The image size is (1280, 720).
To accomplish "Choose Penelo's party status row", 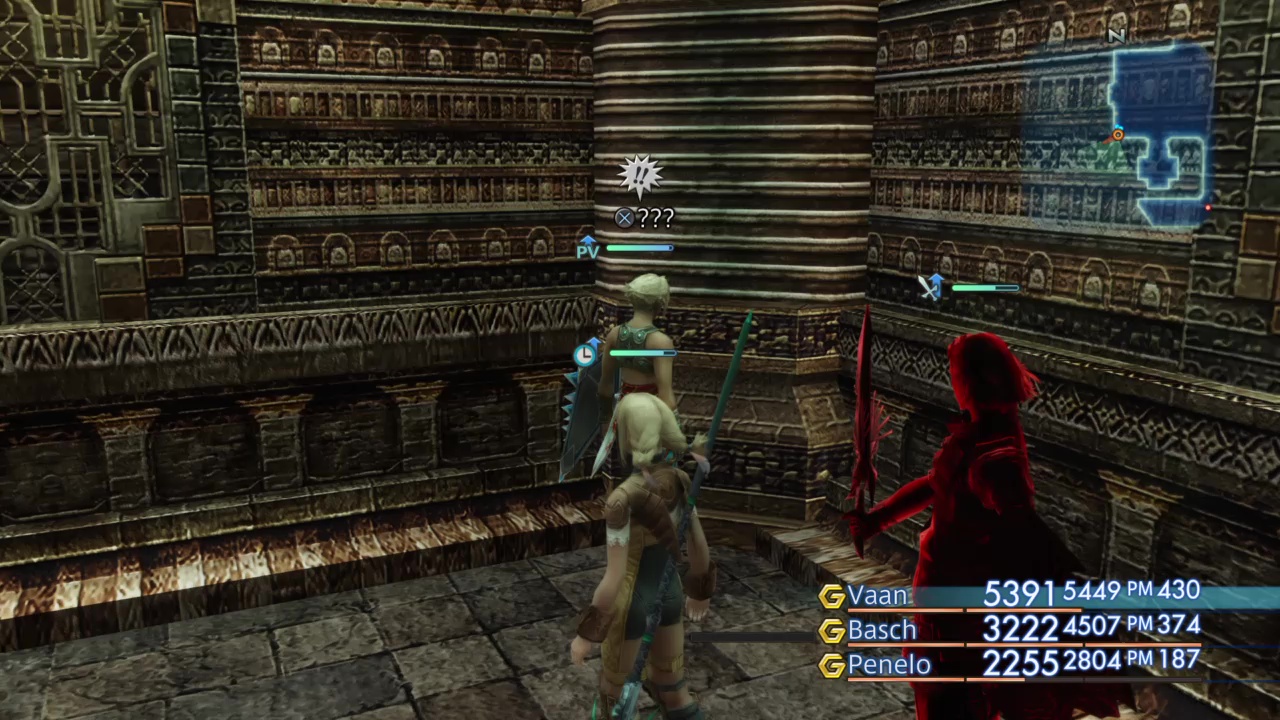I will [1010, 664].
